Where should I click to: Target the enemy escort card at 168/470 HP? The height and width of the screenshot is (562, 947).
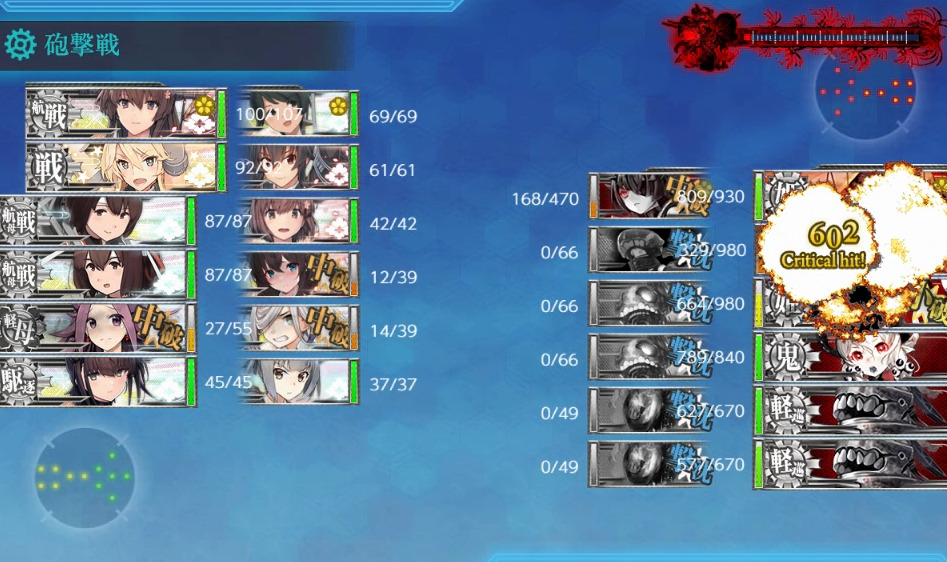pos(650,195)
